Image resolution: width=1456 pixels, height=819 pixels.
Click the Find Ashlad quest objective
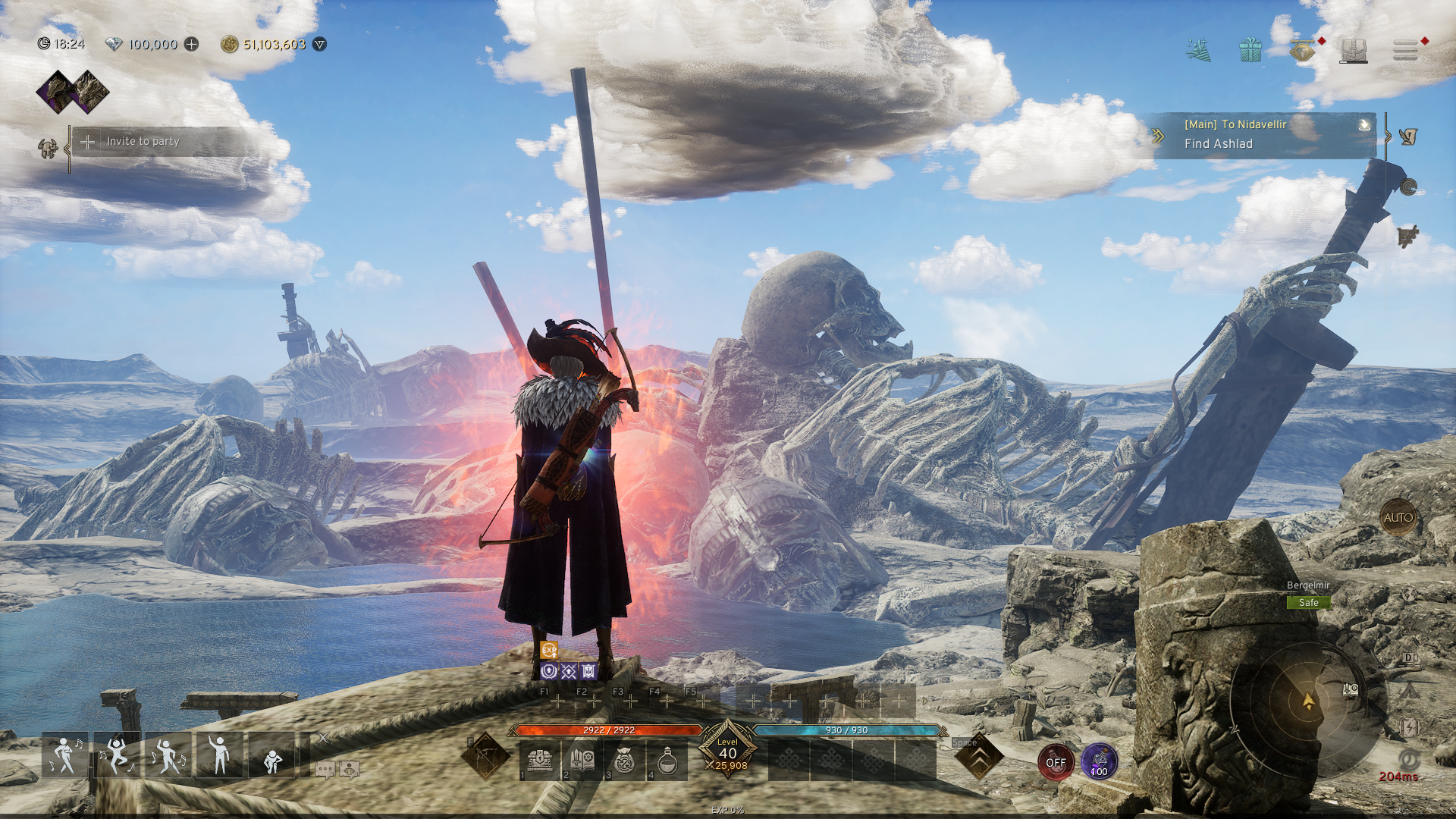point(1217,144)
